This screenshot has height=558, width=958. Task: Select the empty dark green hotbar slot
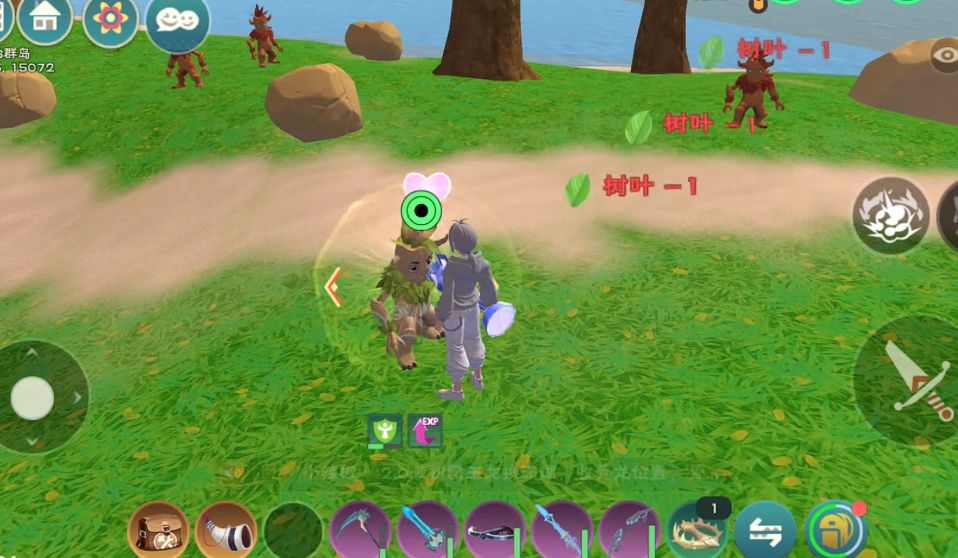[293, 531]
